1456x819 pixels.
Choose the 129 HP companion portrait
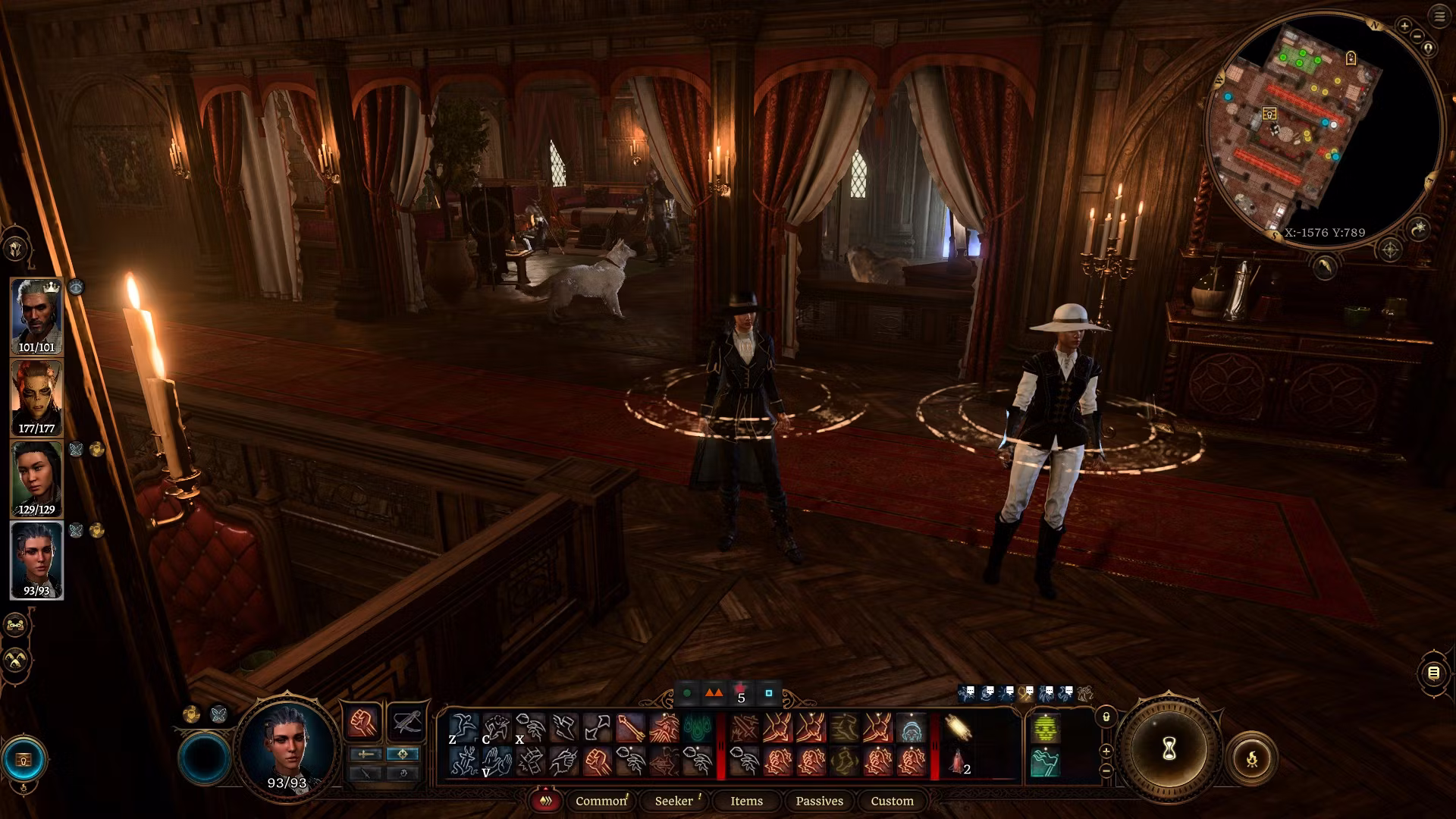(x=36, y=479)
